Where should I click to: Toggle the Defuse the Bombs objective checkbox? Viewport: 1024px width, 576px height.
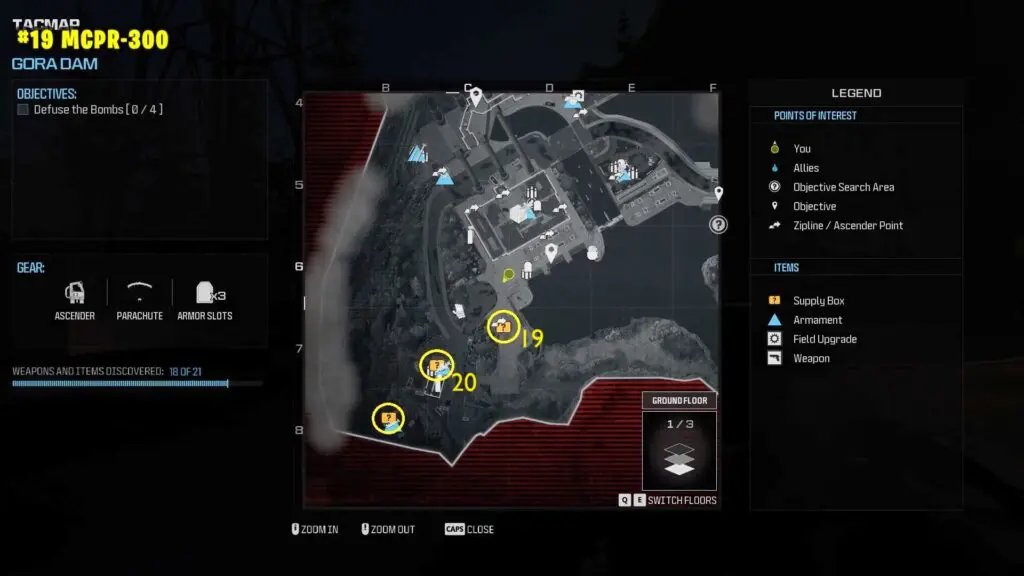tap(23, 110)
